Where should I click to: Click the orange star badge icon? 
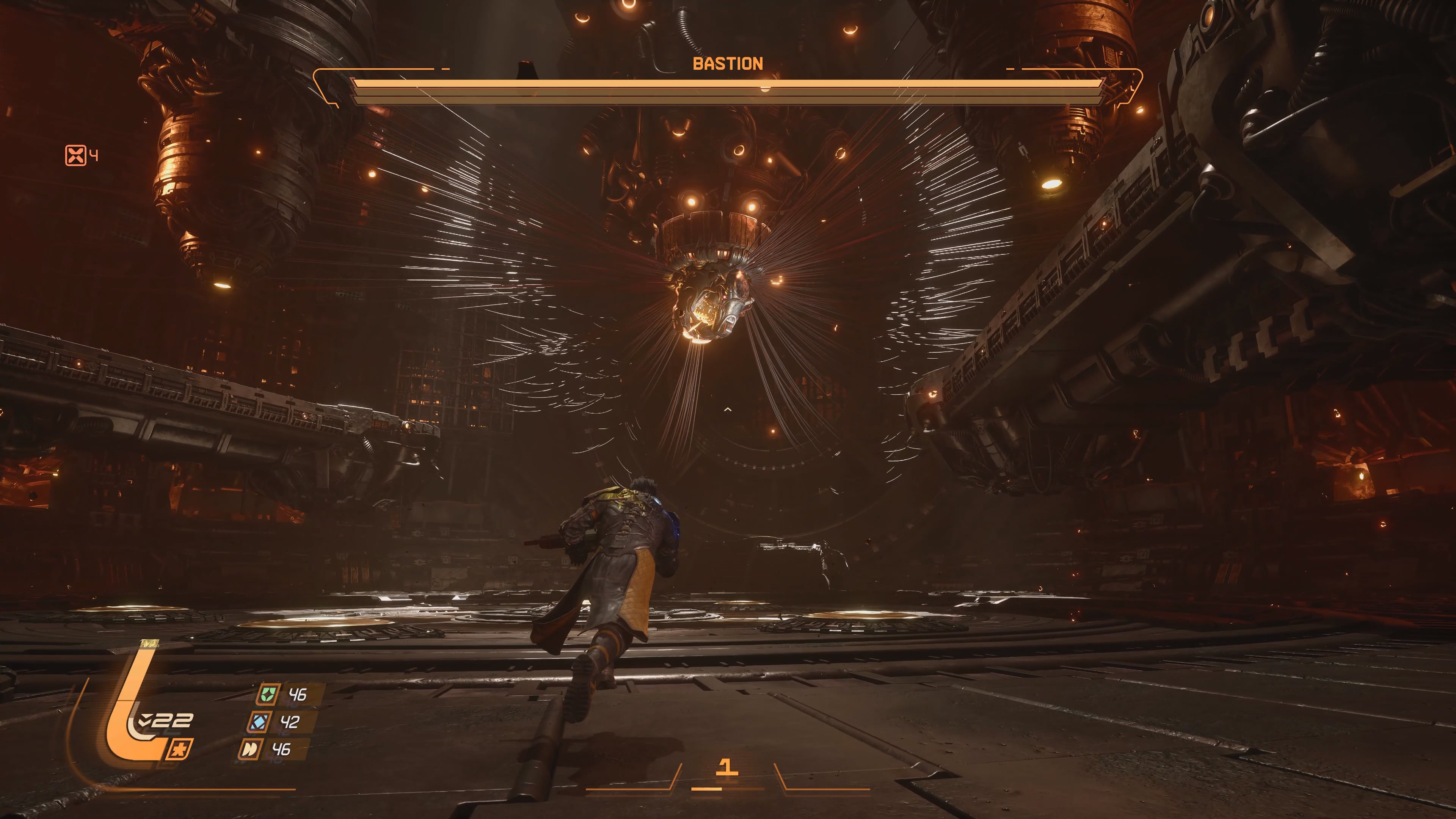180,750
